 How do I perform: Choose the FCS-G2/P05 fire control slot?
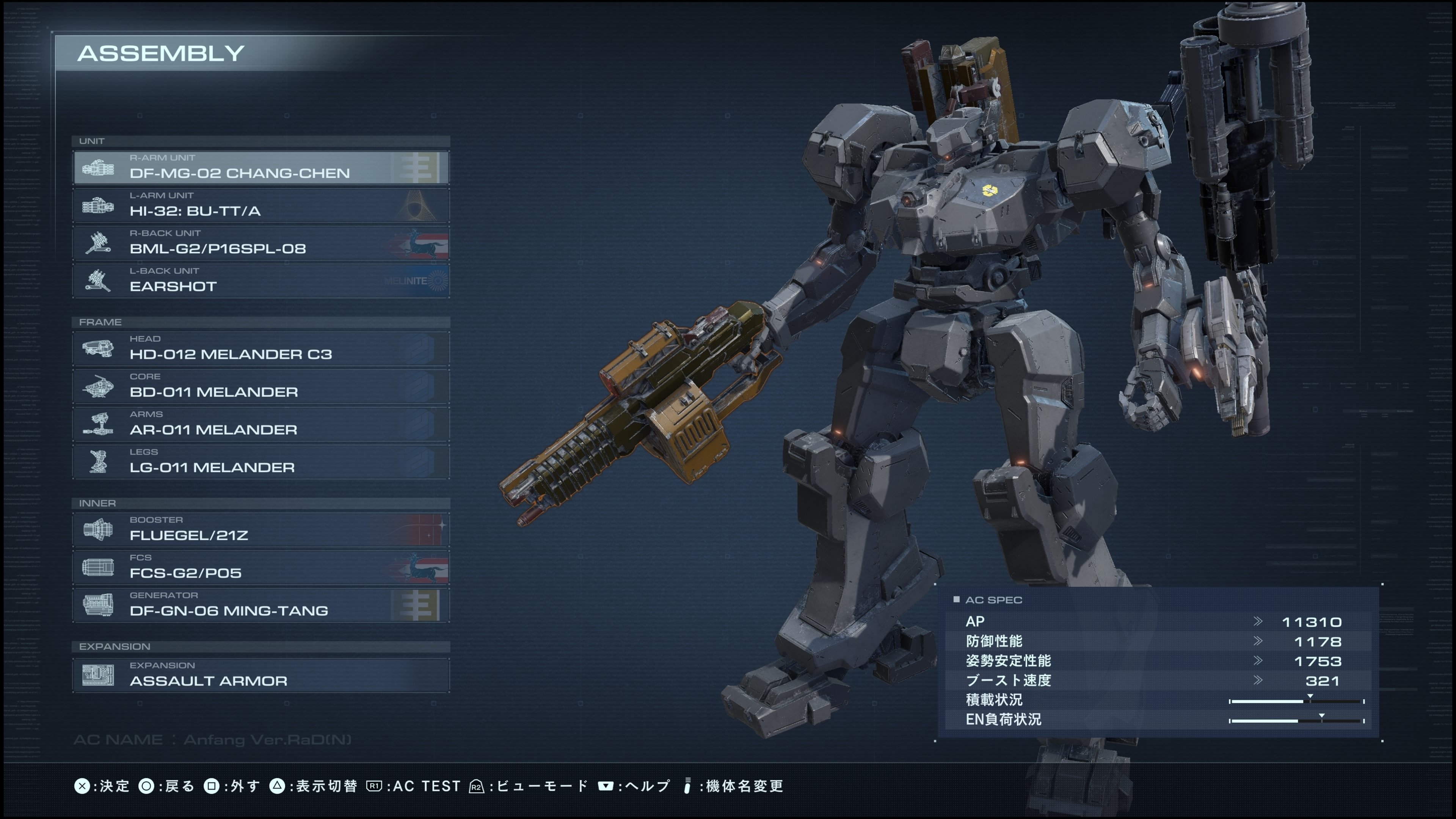(x=260, y=568)
